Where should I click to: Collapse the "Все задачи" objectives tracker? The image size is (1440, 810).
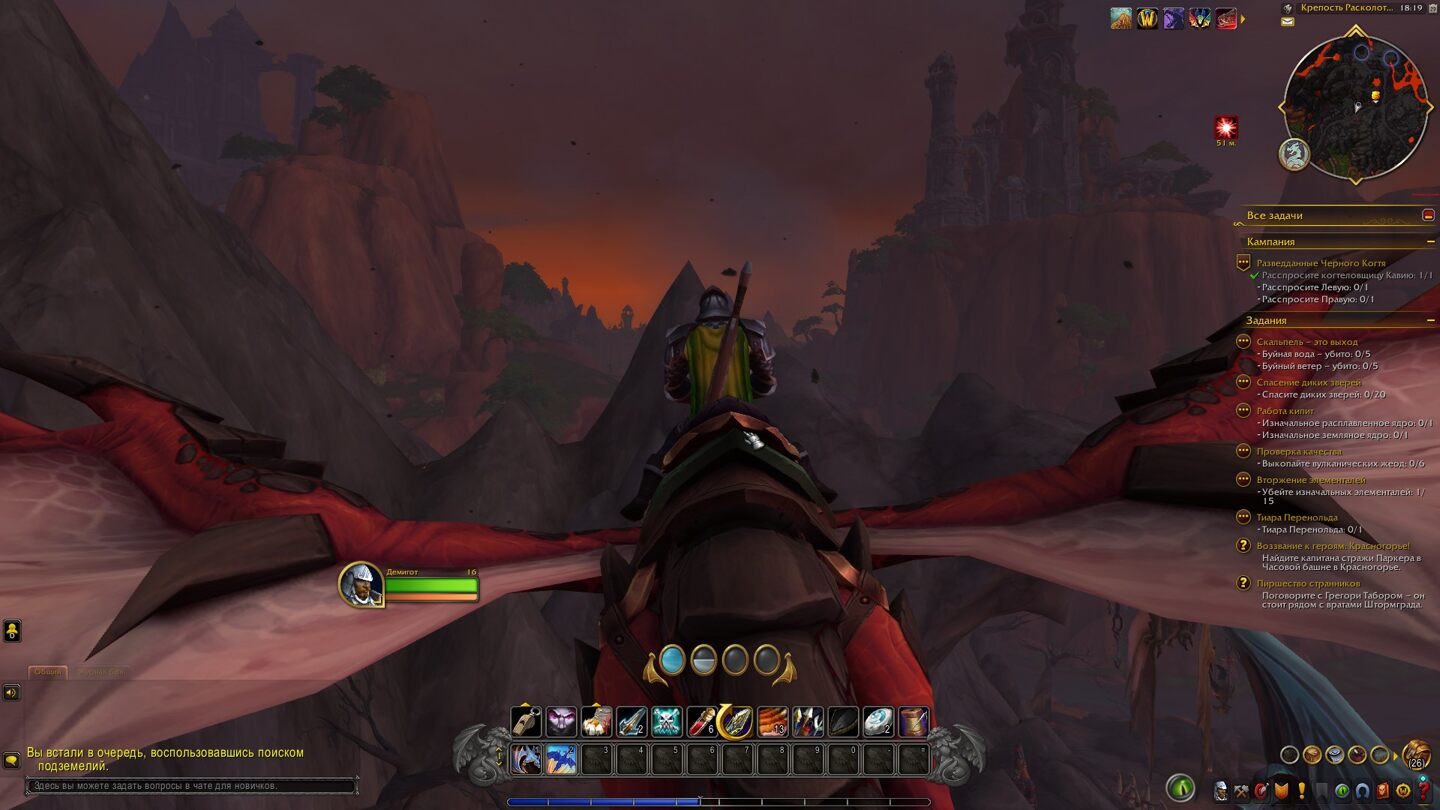(x=1428, y=215)
